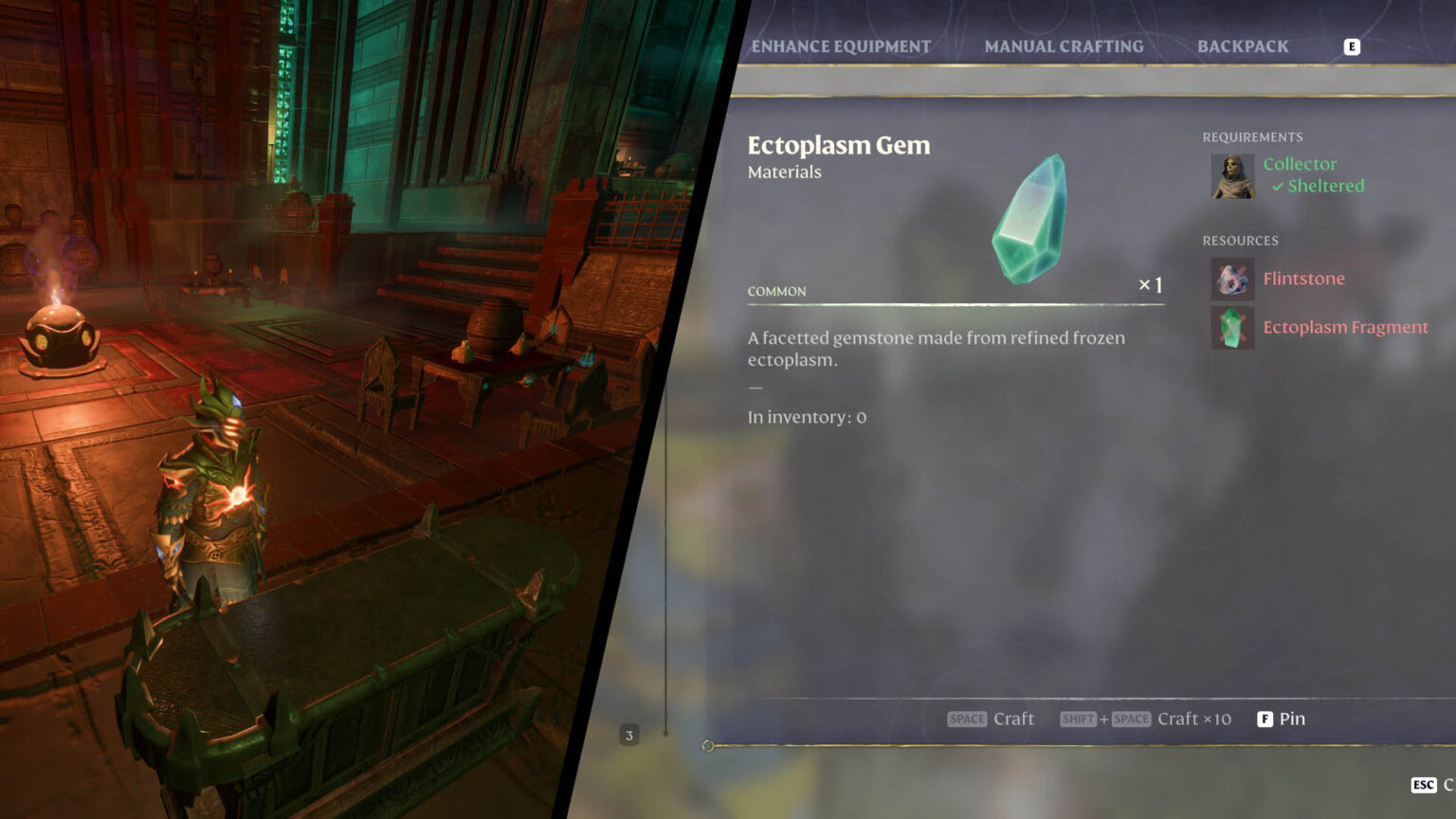Click the SPACE key prompt for Craft

click(x=967, y=719)
